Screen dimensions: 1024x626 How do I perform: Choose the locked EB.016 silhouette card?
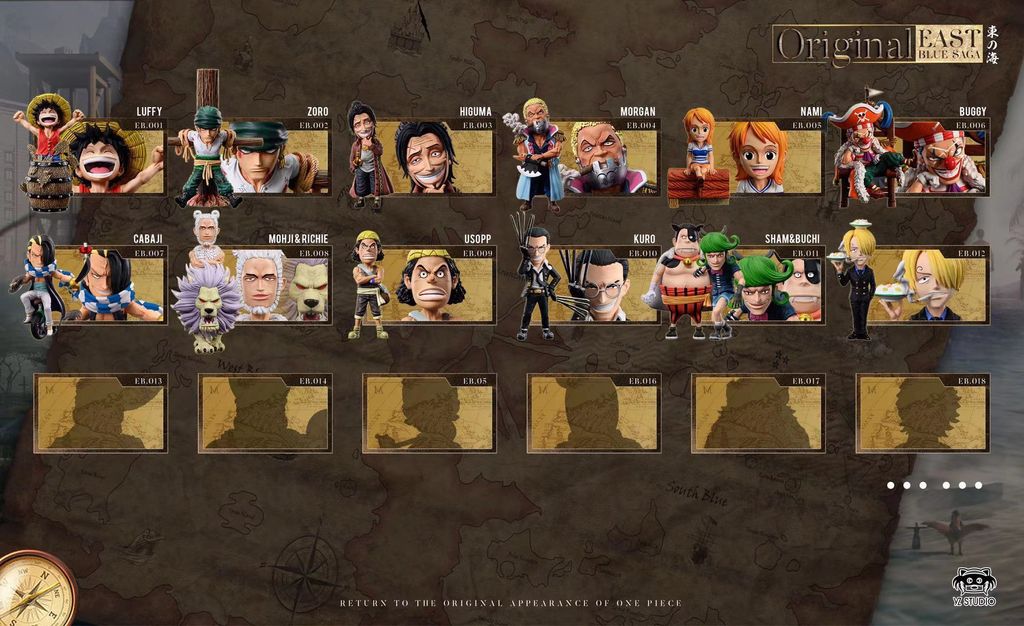pos(594,413)
